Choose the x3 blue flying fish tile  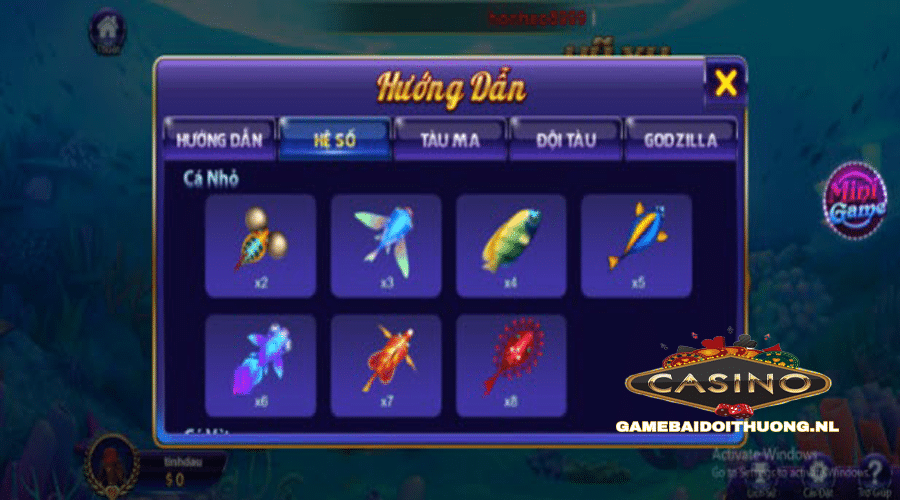click(x=386, y=245)
